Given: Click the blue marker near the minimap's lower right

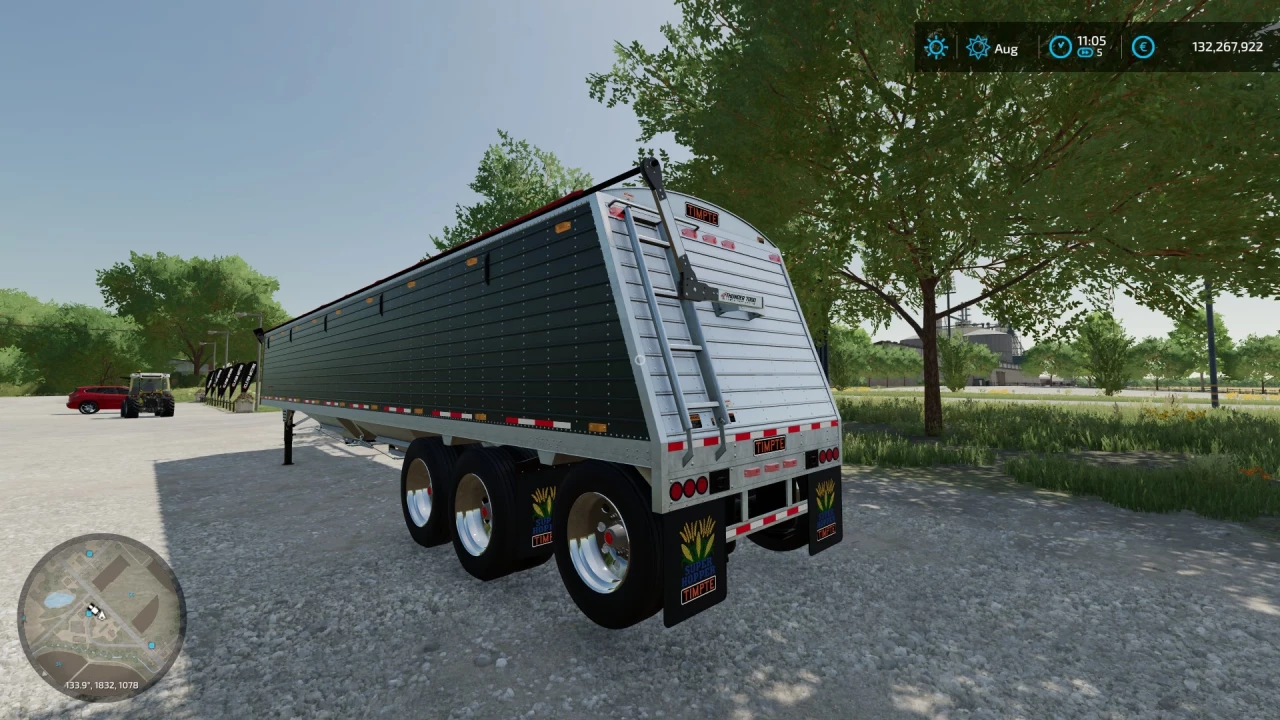Looking at the screenshot, I should [152, 645].
